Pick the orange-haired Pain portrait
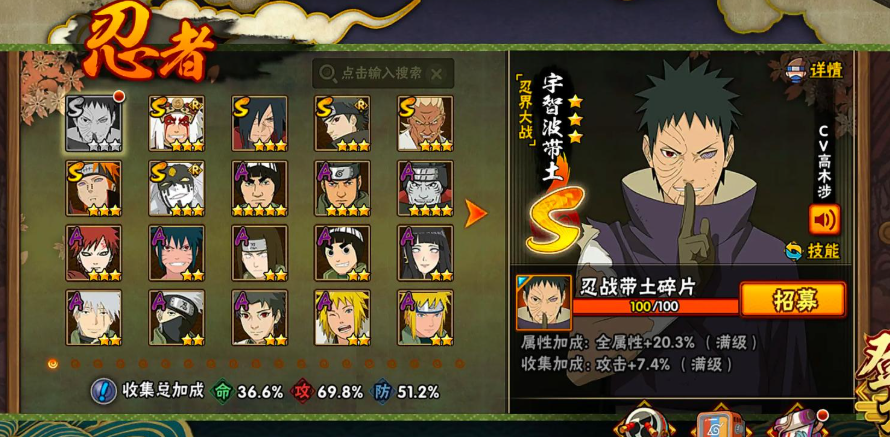Viewport: 890px width, 437px height. pyautogui.click(x=94, y=189)
